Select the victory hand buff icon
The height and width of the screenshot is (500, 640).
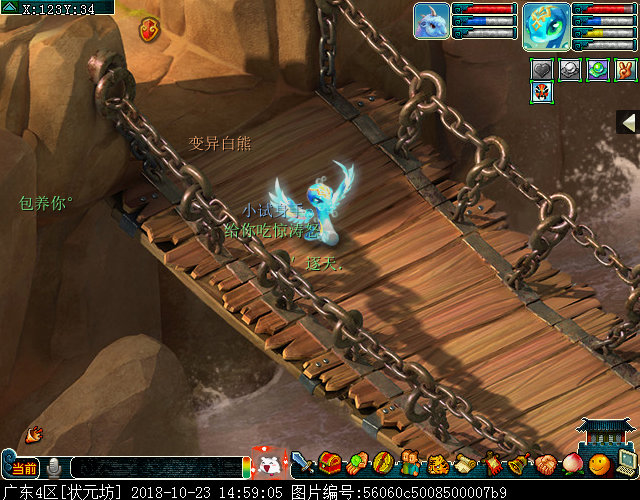(x=626, y=69)
